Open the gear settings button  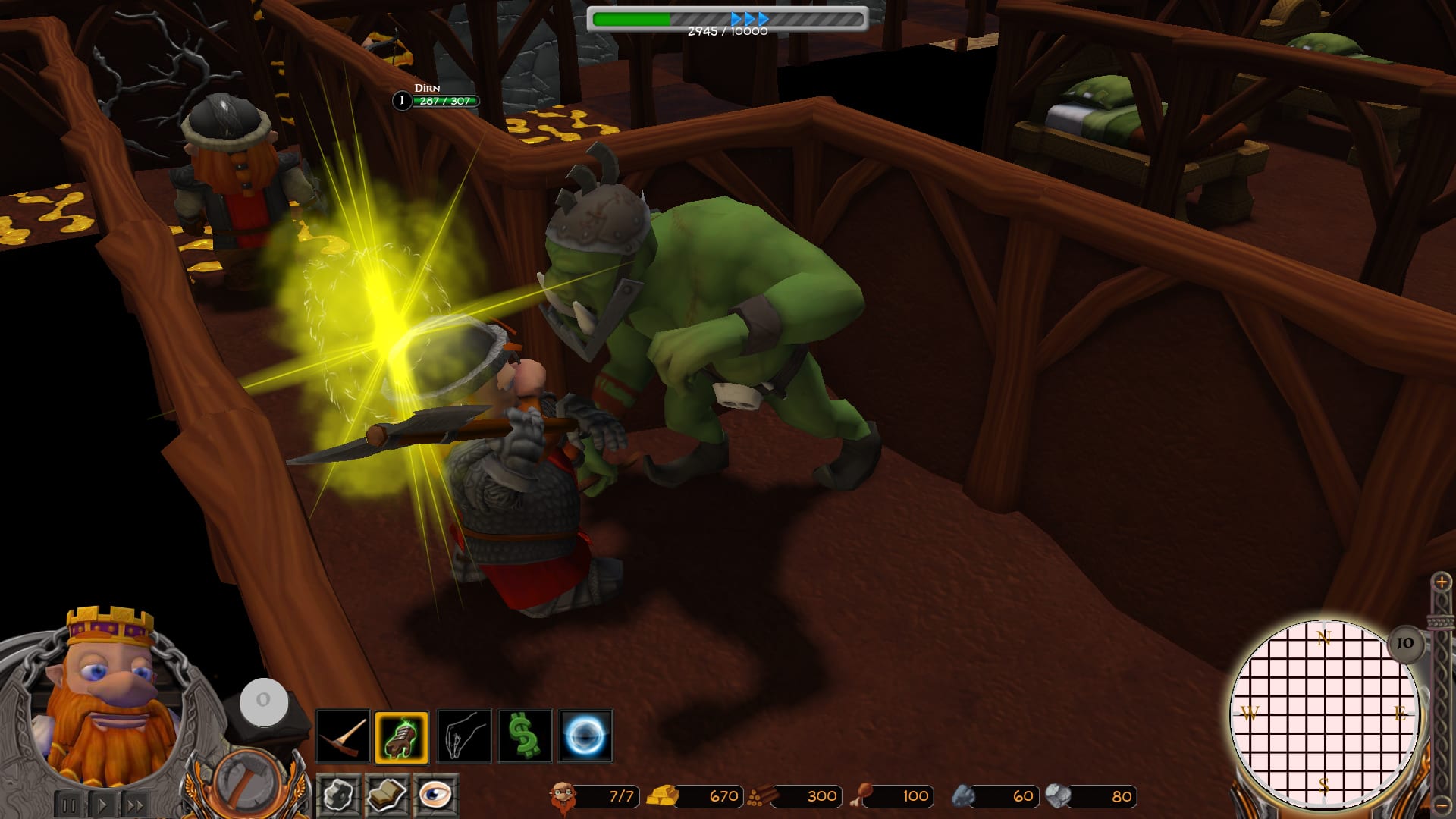coord(338,795)
